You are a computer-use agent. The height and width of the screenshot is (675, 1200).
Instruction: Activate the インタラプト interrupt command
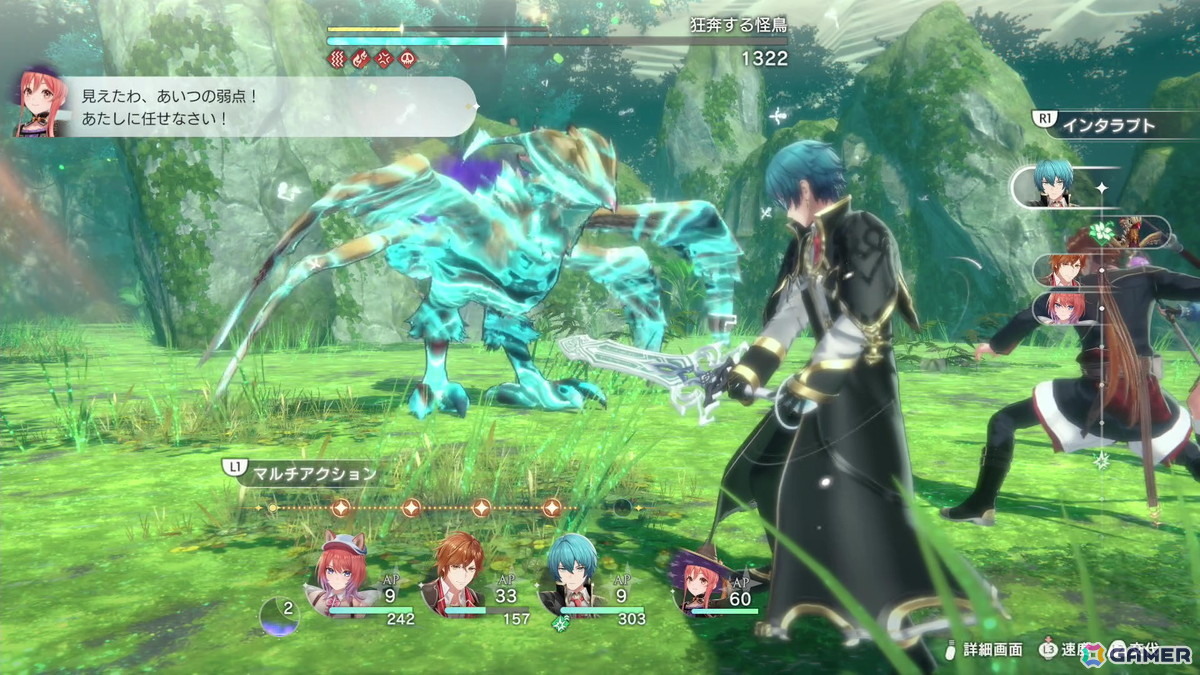pos(1108,125)
